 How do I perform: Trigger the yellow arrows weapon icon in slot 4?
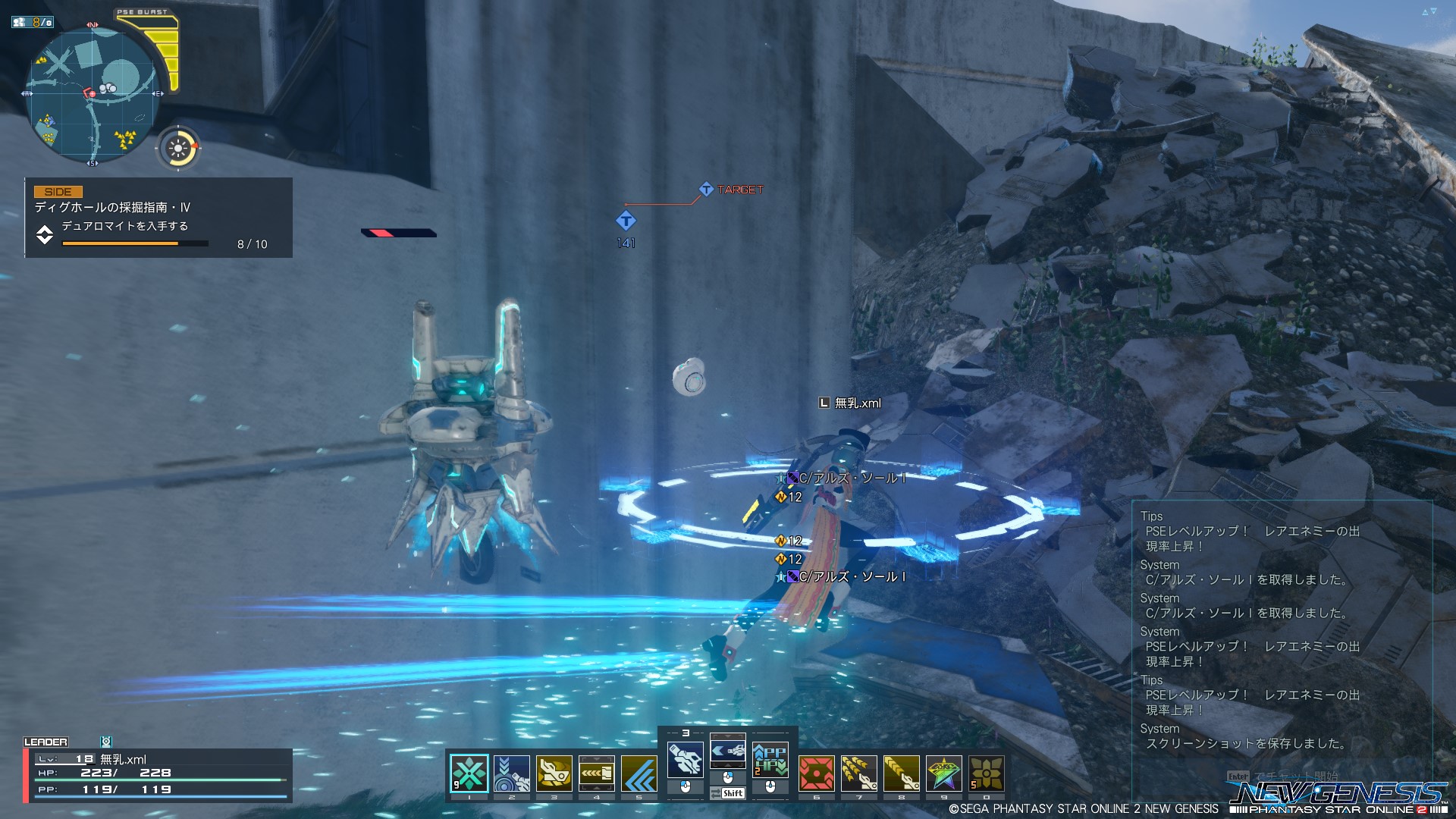point(597,773)
